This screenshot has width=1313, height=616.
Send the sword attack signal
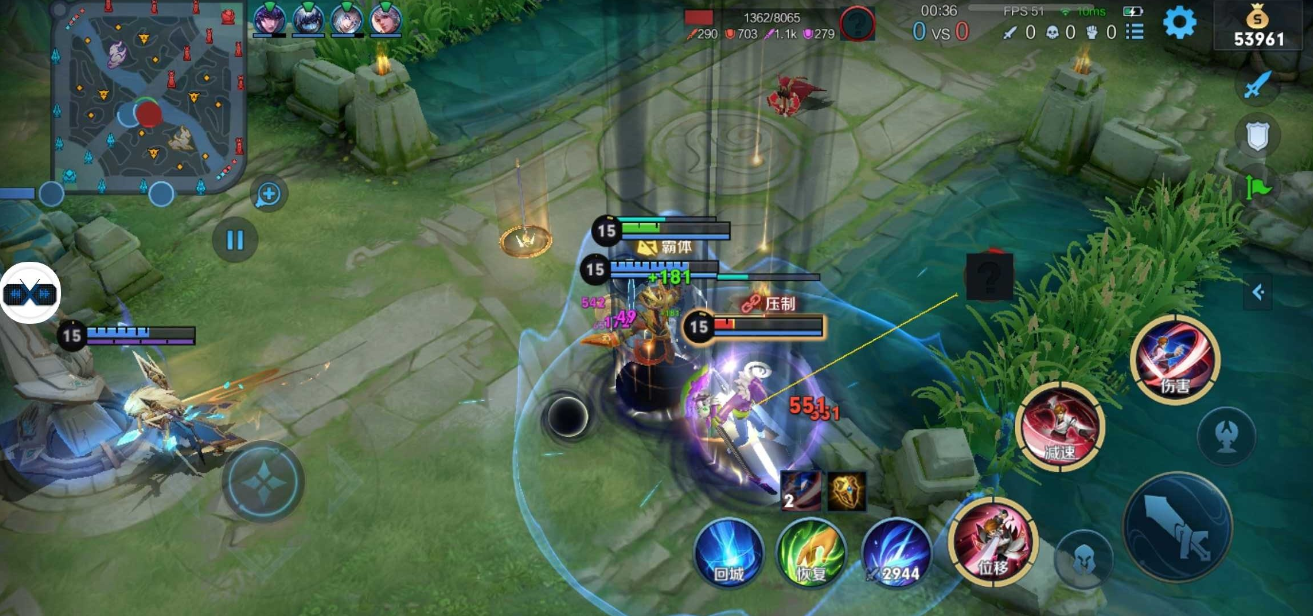coord(1257,84)
